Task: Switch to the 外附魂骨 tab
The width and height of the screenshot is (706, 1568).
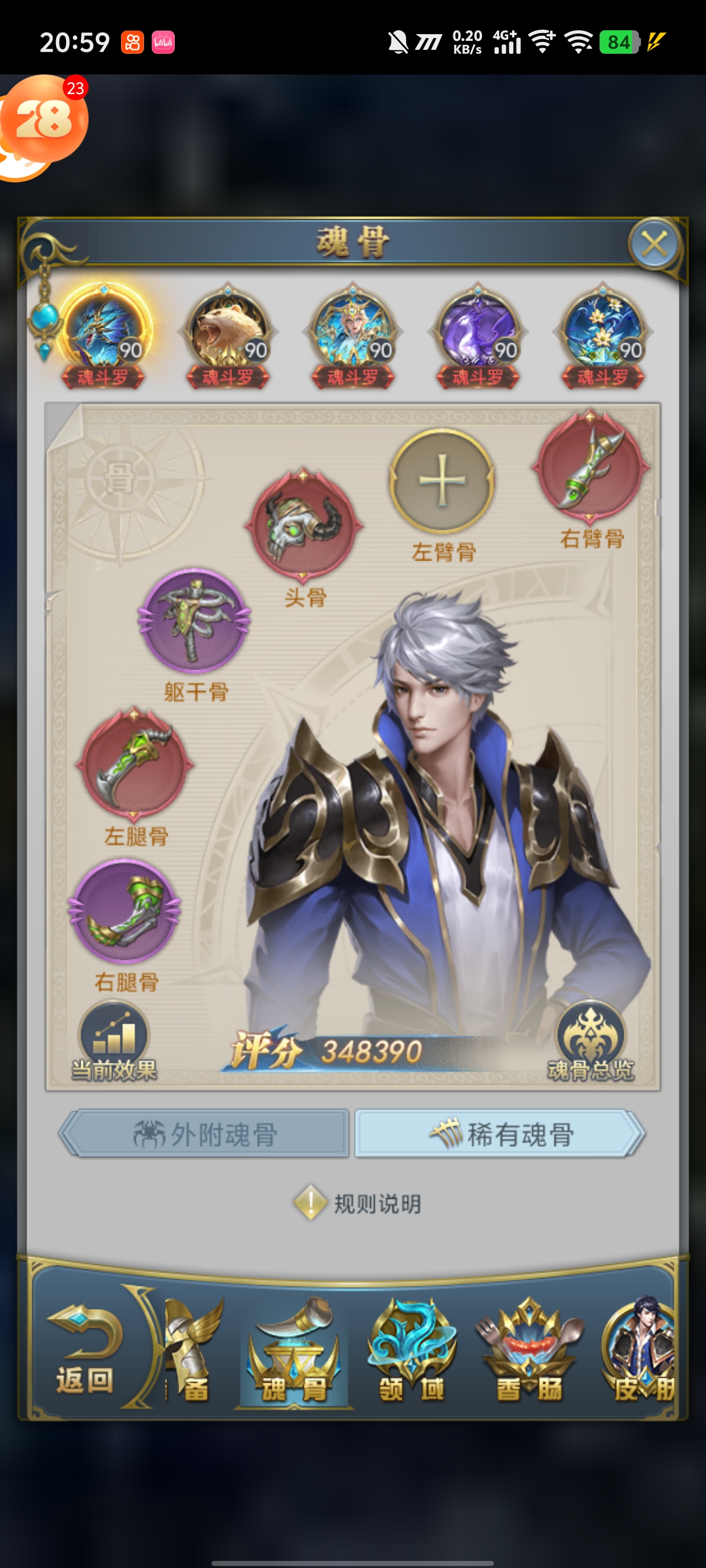Action: [205, 1133]
